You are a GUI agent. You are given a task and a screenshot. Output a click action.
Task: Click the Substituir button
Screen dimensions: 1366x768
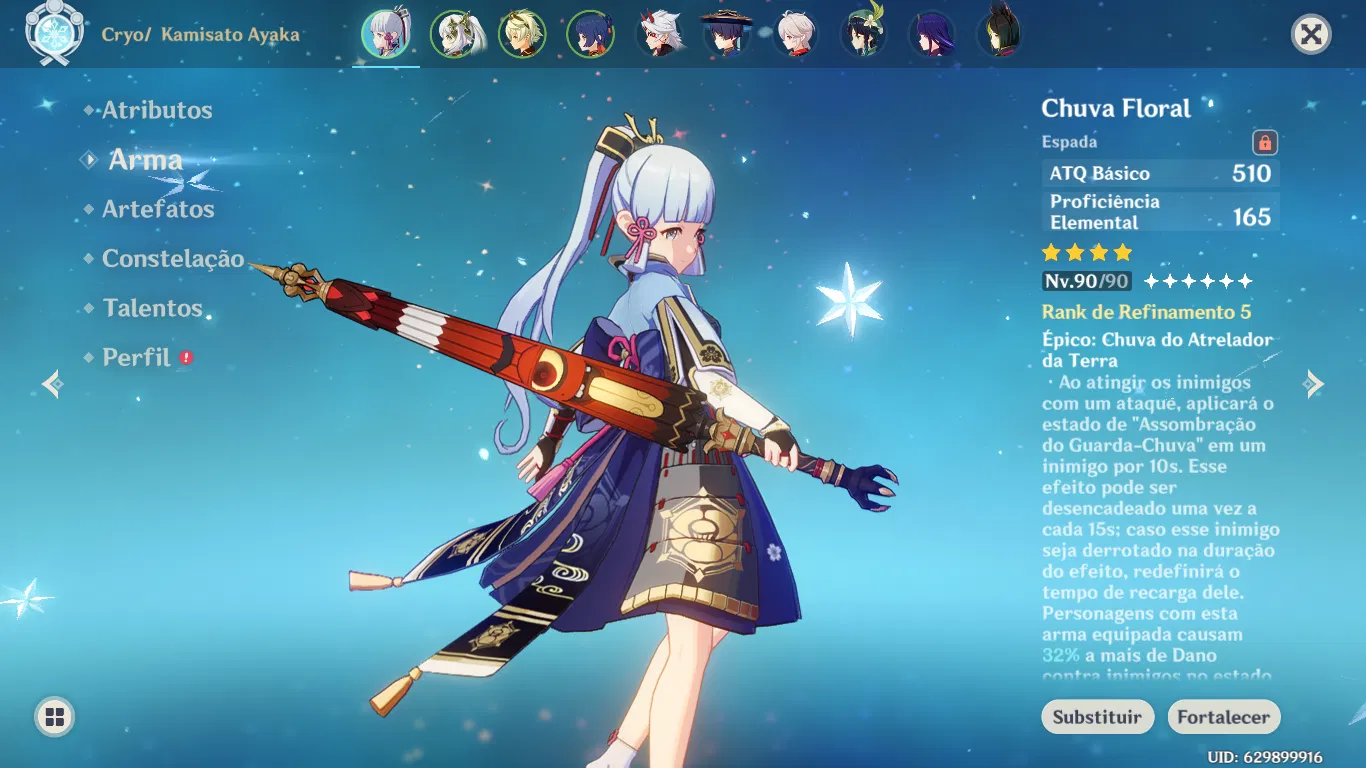coord(1097,717)
